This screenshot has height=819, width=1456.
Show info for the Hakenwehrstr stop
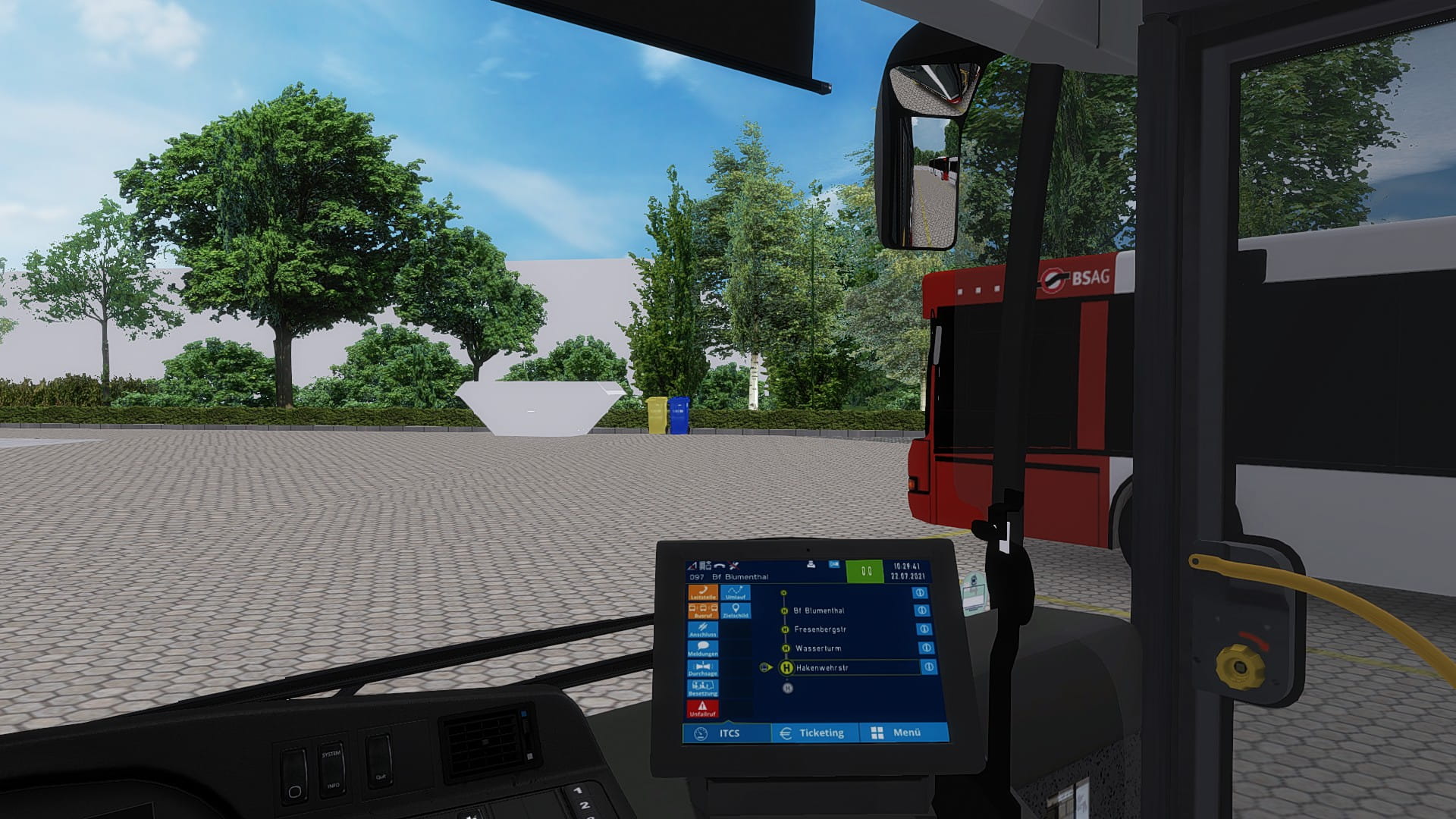[x=929, y=667]
